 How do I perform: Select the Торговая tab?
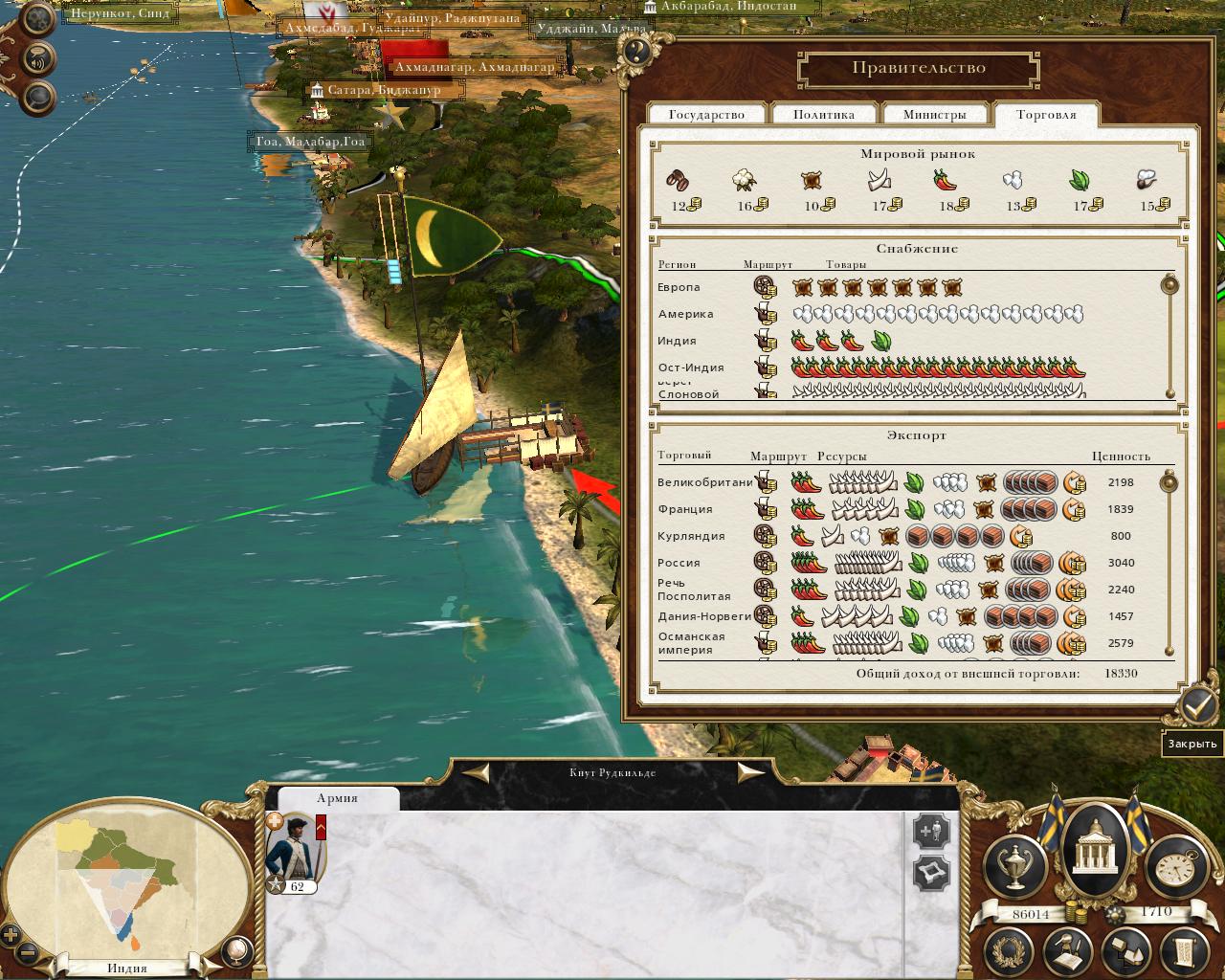tap(1046, 115)
